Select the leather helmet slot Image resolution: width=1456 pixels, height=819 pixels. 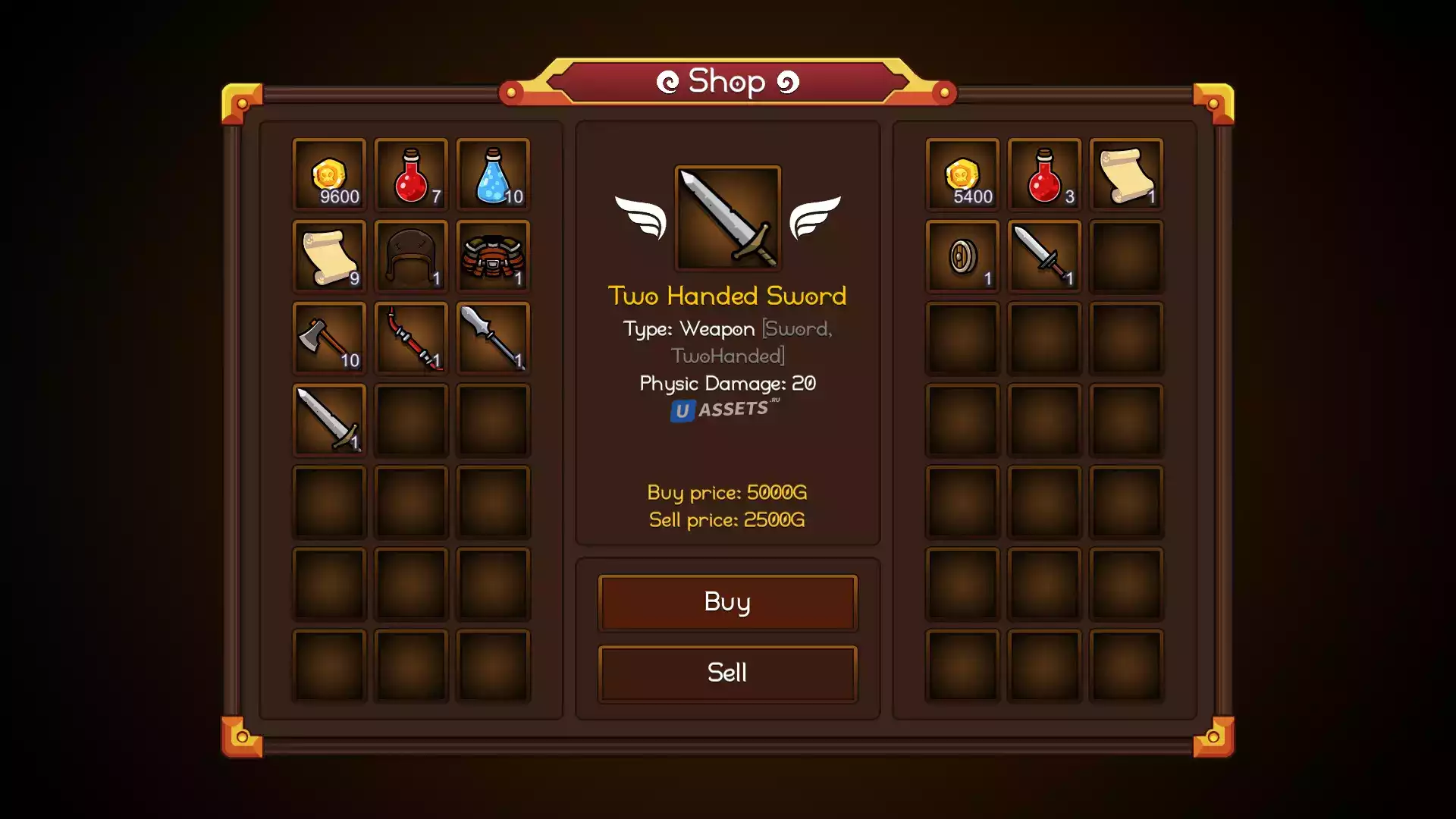[x=411, y=256]
